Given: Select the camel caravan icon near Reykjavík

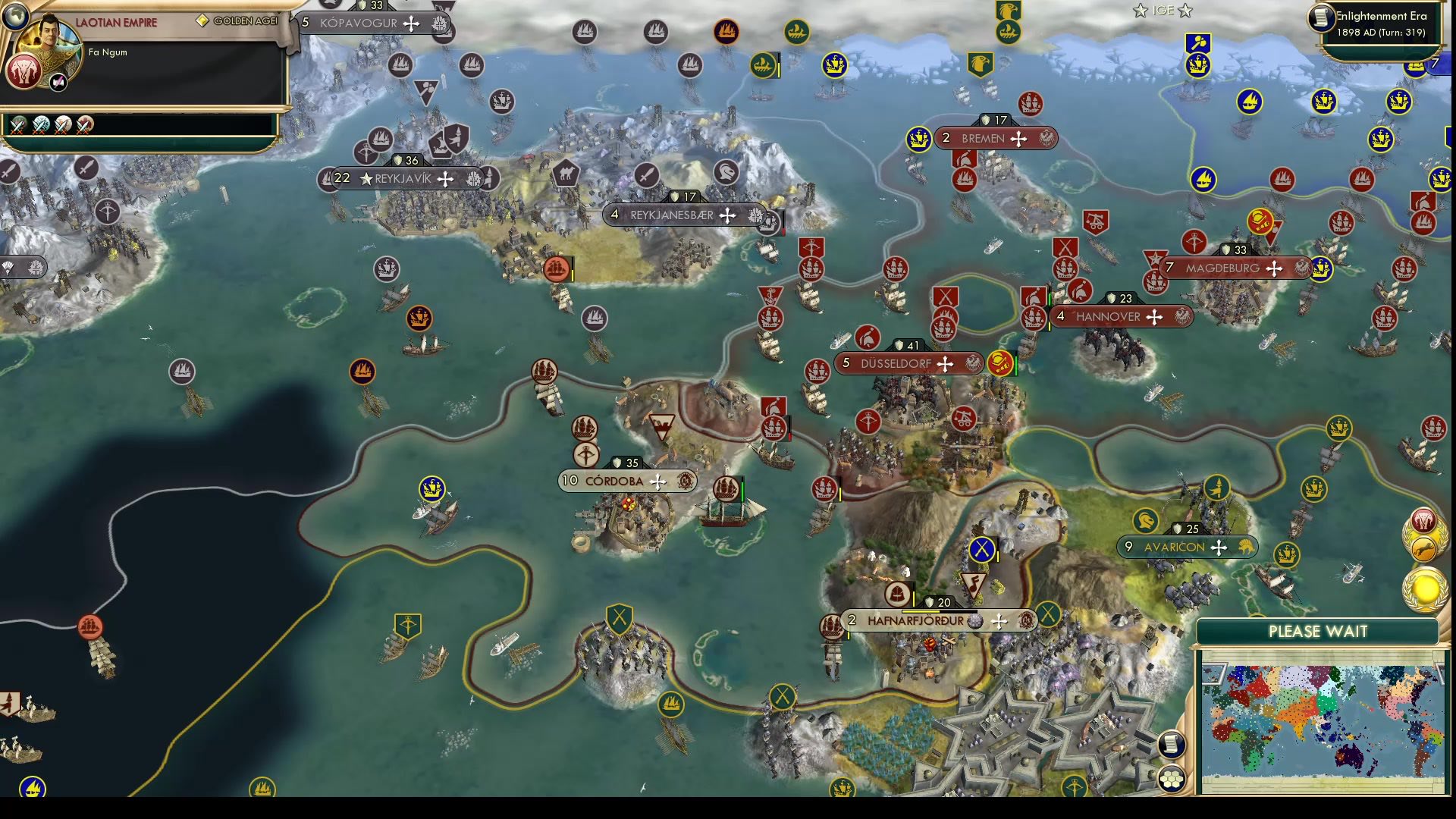Looking at the screenshot, I should coord(565,173).
